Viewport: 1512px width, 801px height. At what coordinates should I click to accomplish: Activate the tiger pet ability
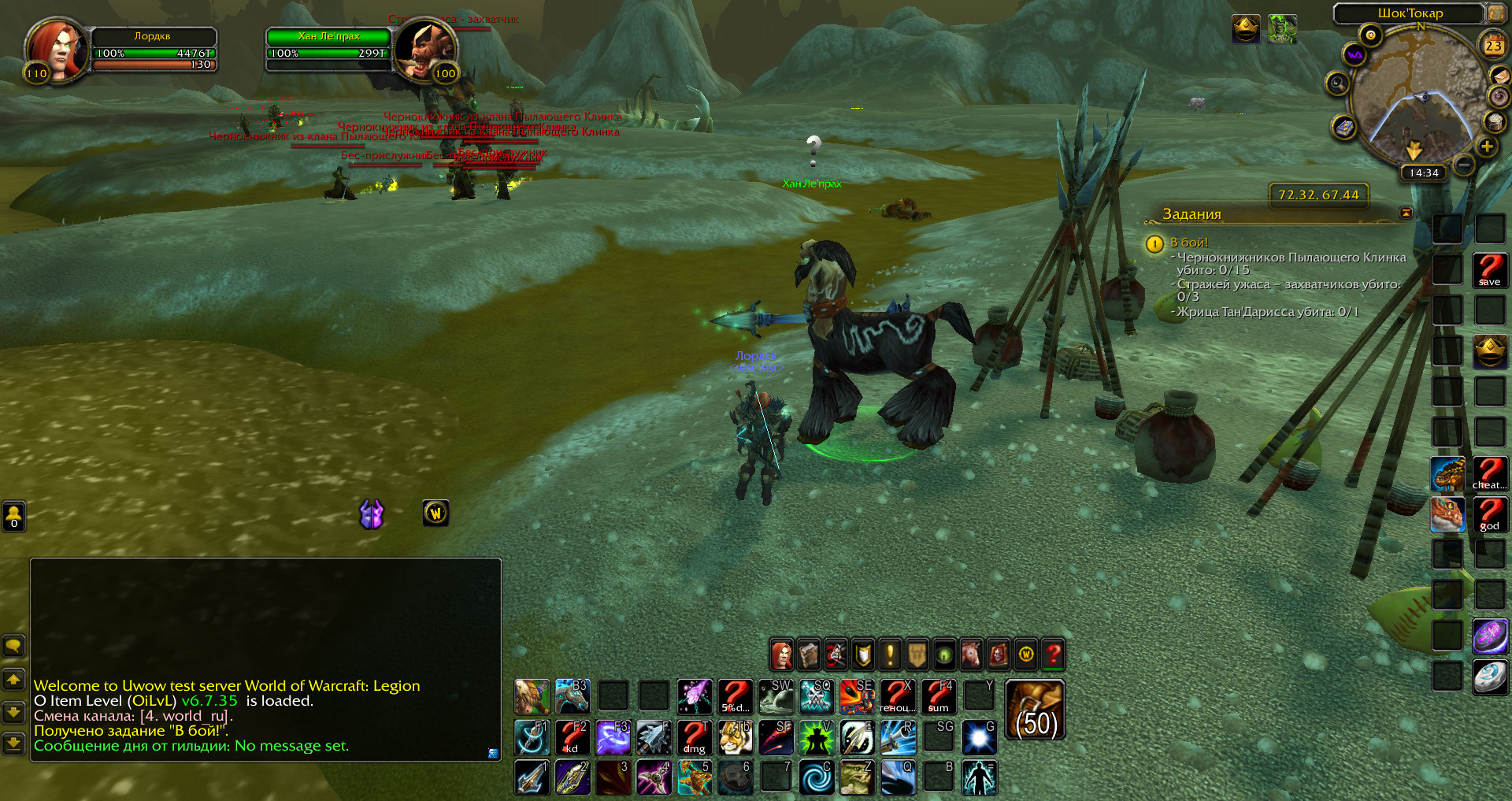[736, 737]
